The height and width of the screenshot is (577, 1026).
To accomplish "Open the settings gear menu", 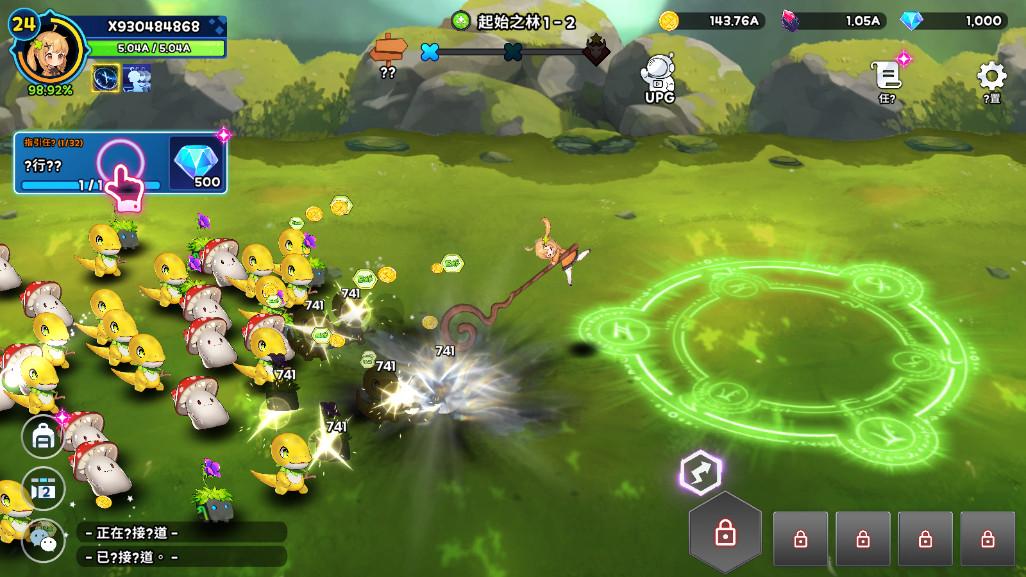I will pos(991,78).
